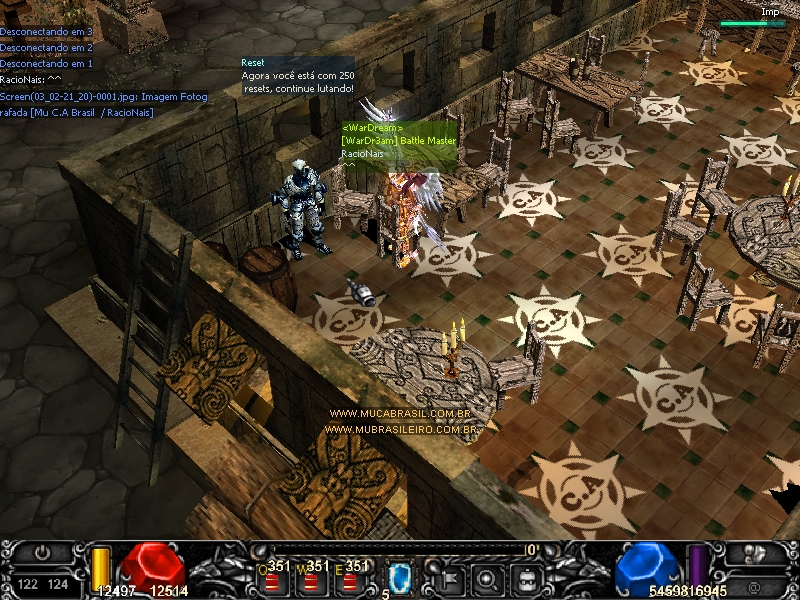Screen dimensions: 800x600
Task: Click the @ button in the corner panel
Action: pos(755,584)
